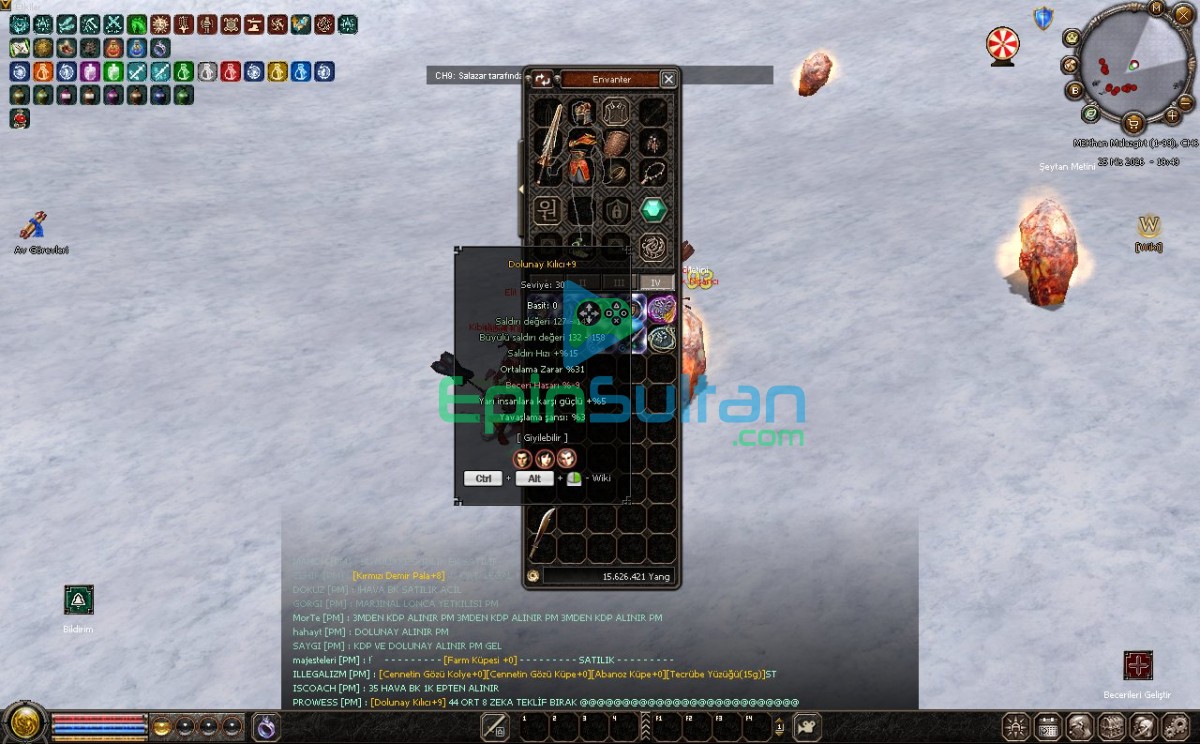This screenshot has width=1200, height=744.
Task: Open the large map with M button
Action: point(1157,8)
